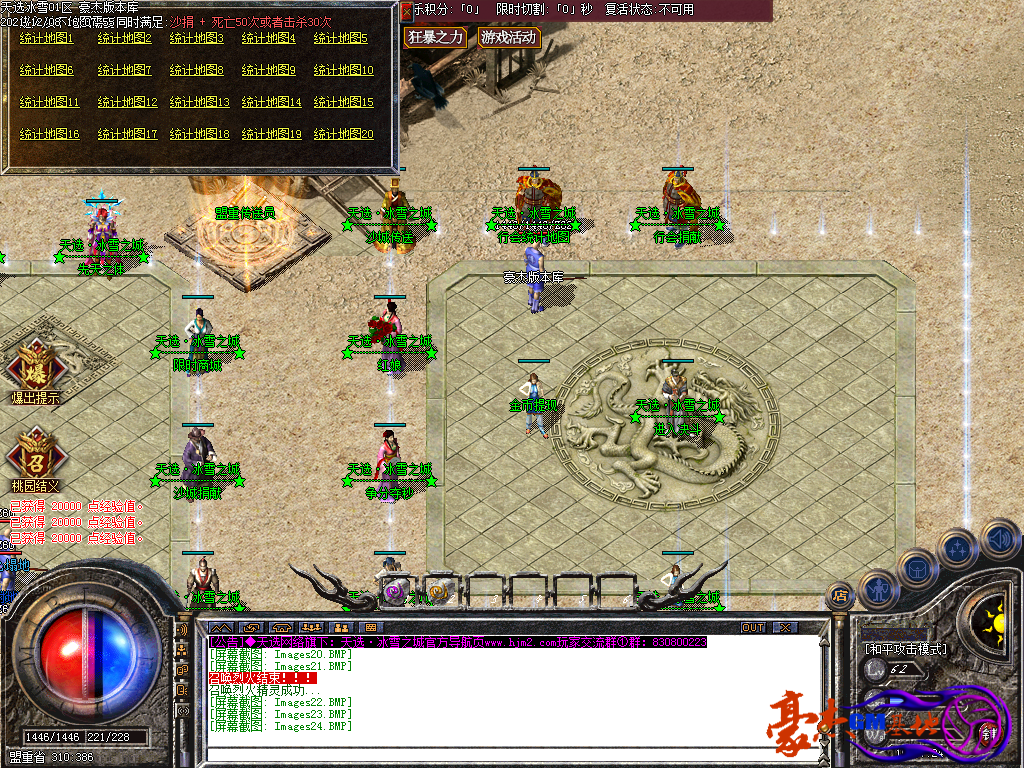Close the map list dialog with red X
This screenshot has width=1024, height=768.
coord(406,11)
